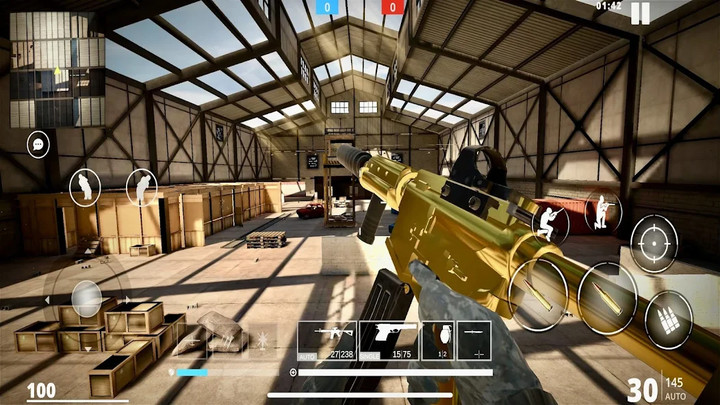
Task: Pause the match
Action: pyautogui.click(x=640, y=13)
